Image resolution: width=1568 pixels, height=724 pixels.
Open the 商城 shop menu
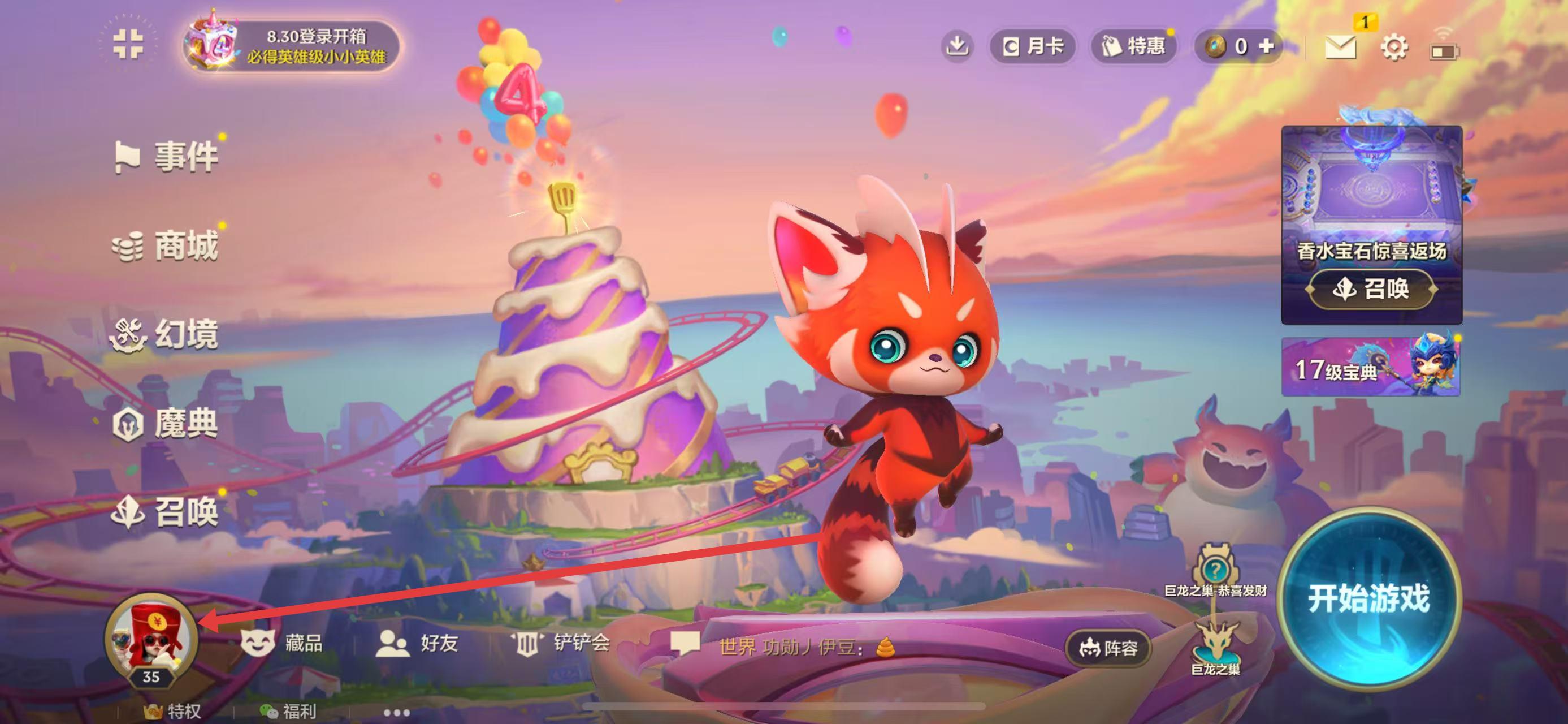[166, 246]
